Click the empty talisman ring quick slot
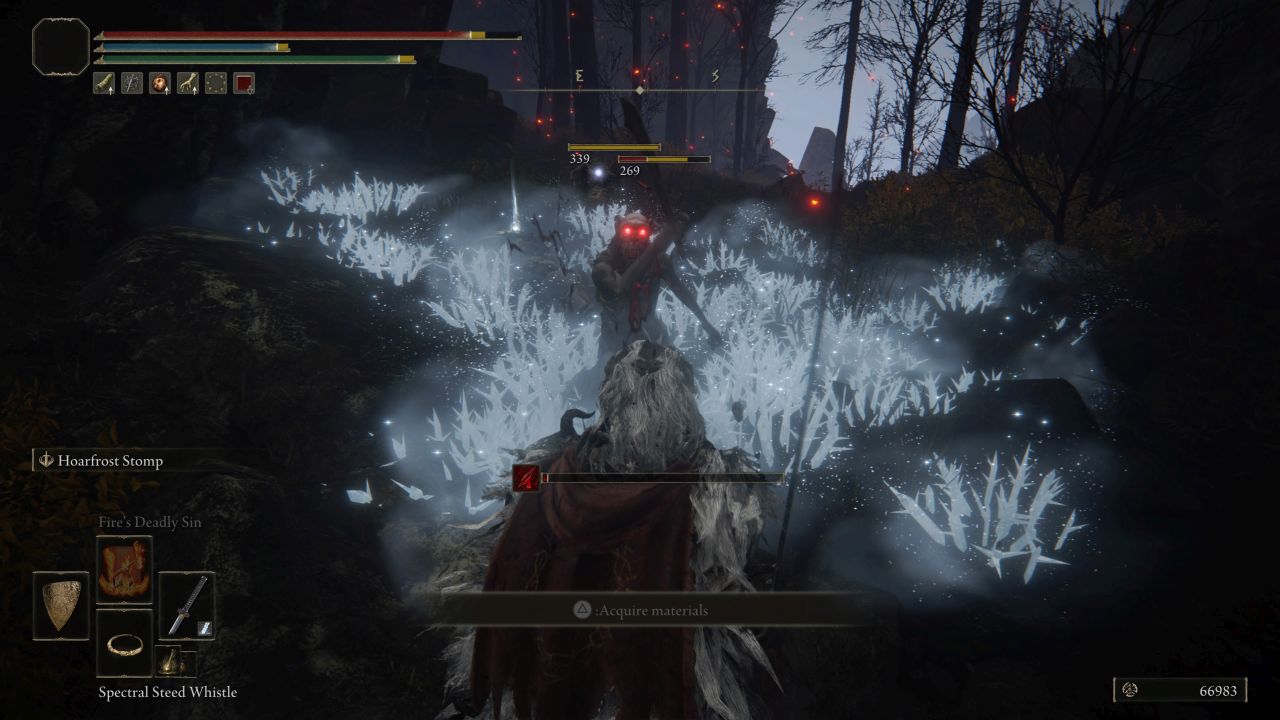This screenshot has height=720, width=1280. (x=216, y=83)
